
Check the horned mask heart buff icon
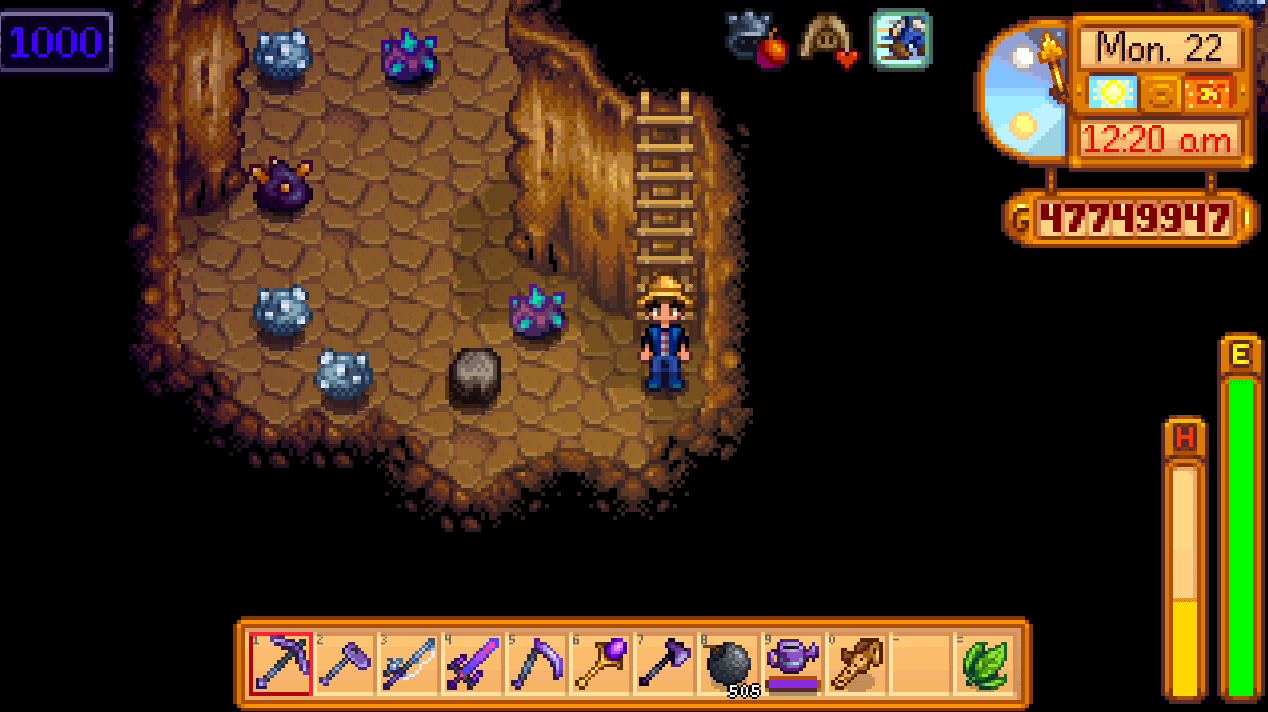(830, 41)
